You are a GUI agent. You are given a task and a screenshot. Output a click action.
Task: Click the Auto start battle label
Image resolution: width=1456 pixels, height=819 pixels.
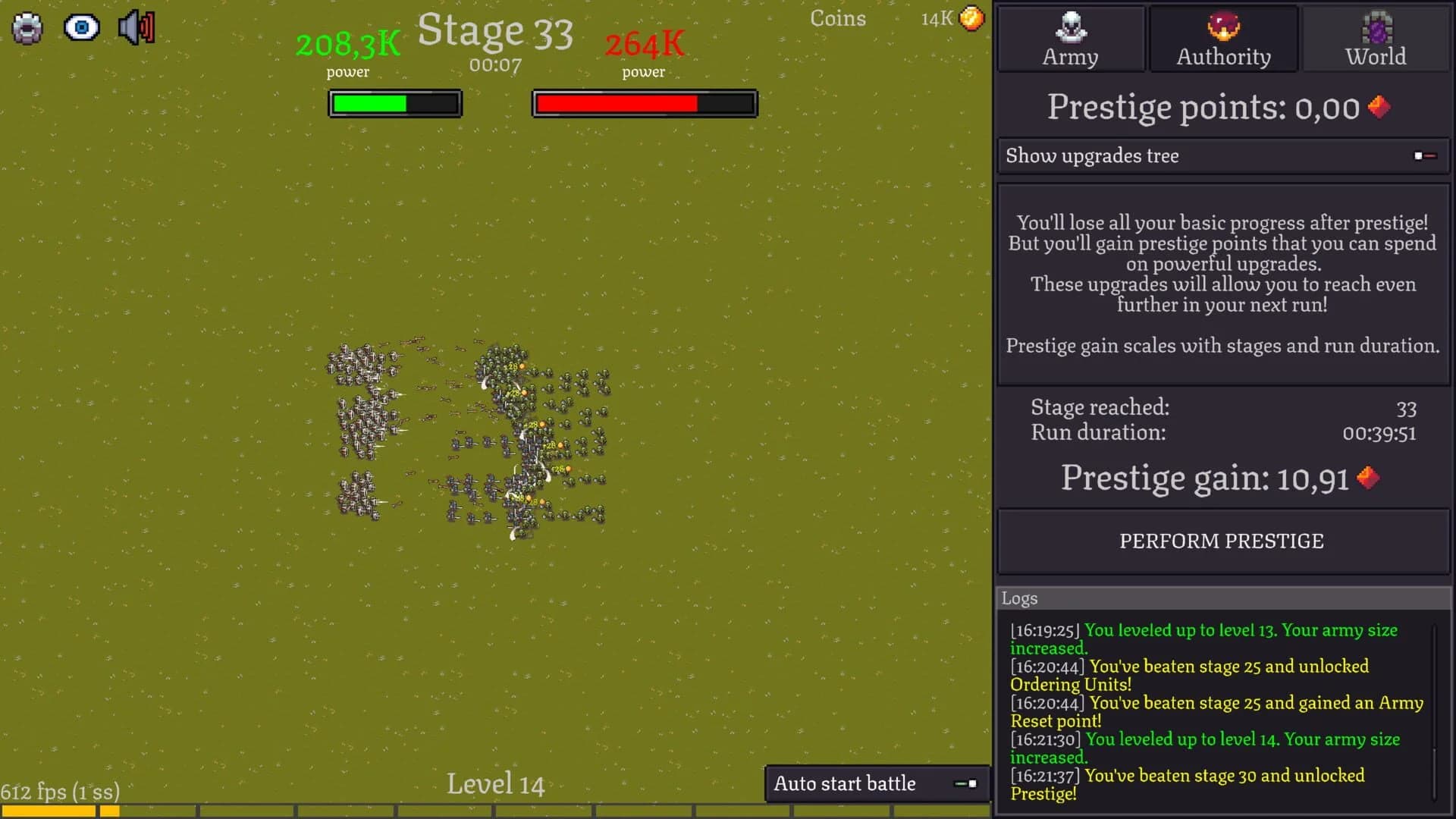(x=844, y=783)
